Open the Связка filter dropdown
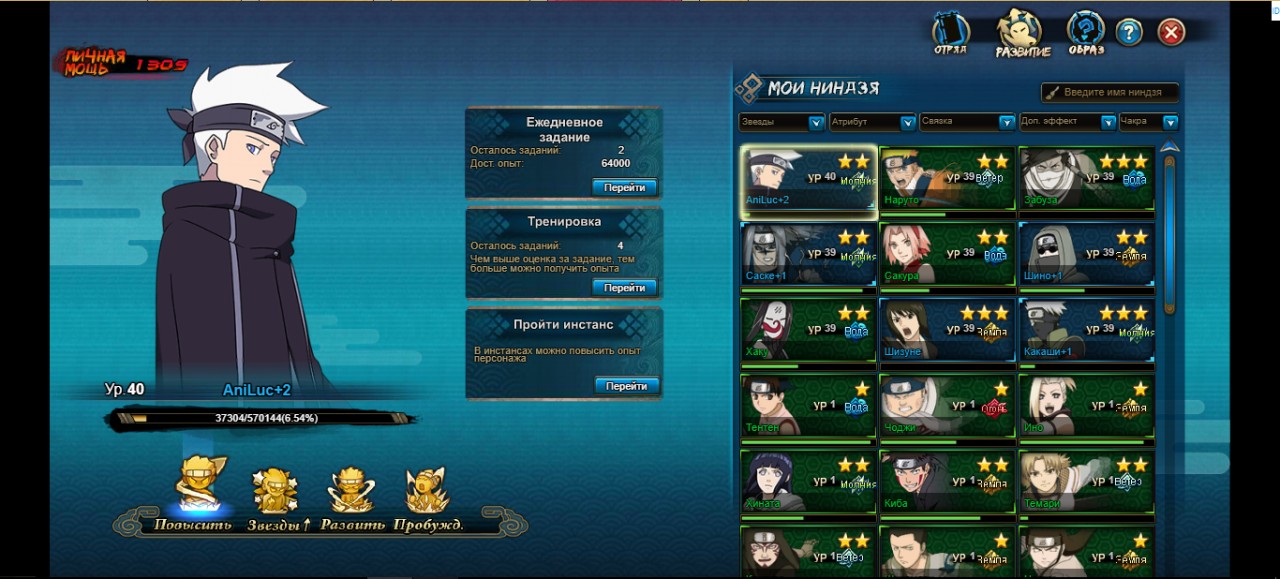This screenshot has height=579, width=1280. [x=967, y=122]
